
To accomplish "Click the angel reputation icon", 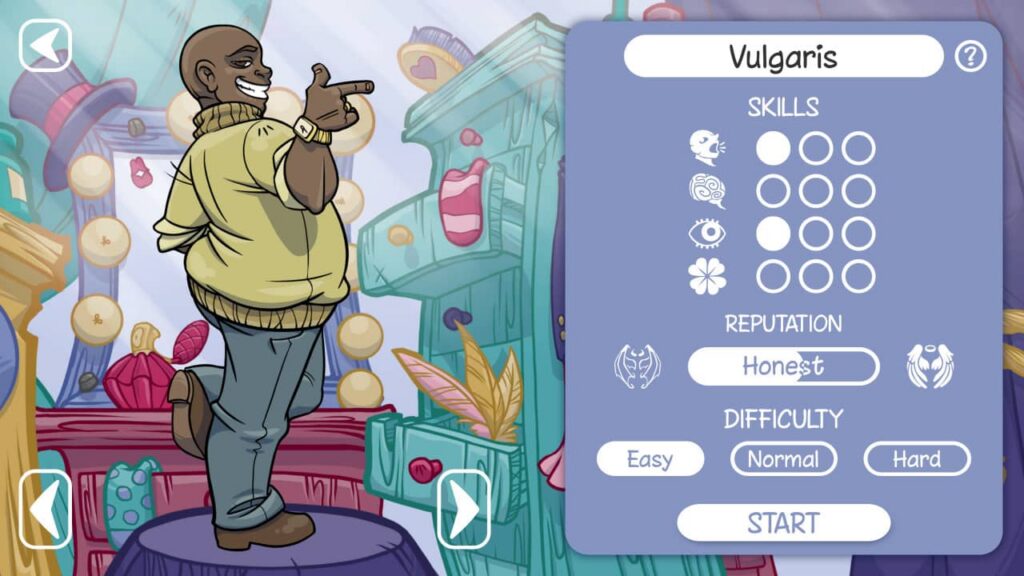I will pyautogui.click(x=930, y=366).
